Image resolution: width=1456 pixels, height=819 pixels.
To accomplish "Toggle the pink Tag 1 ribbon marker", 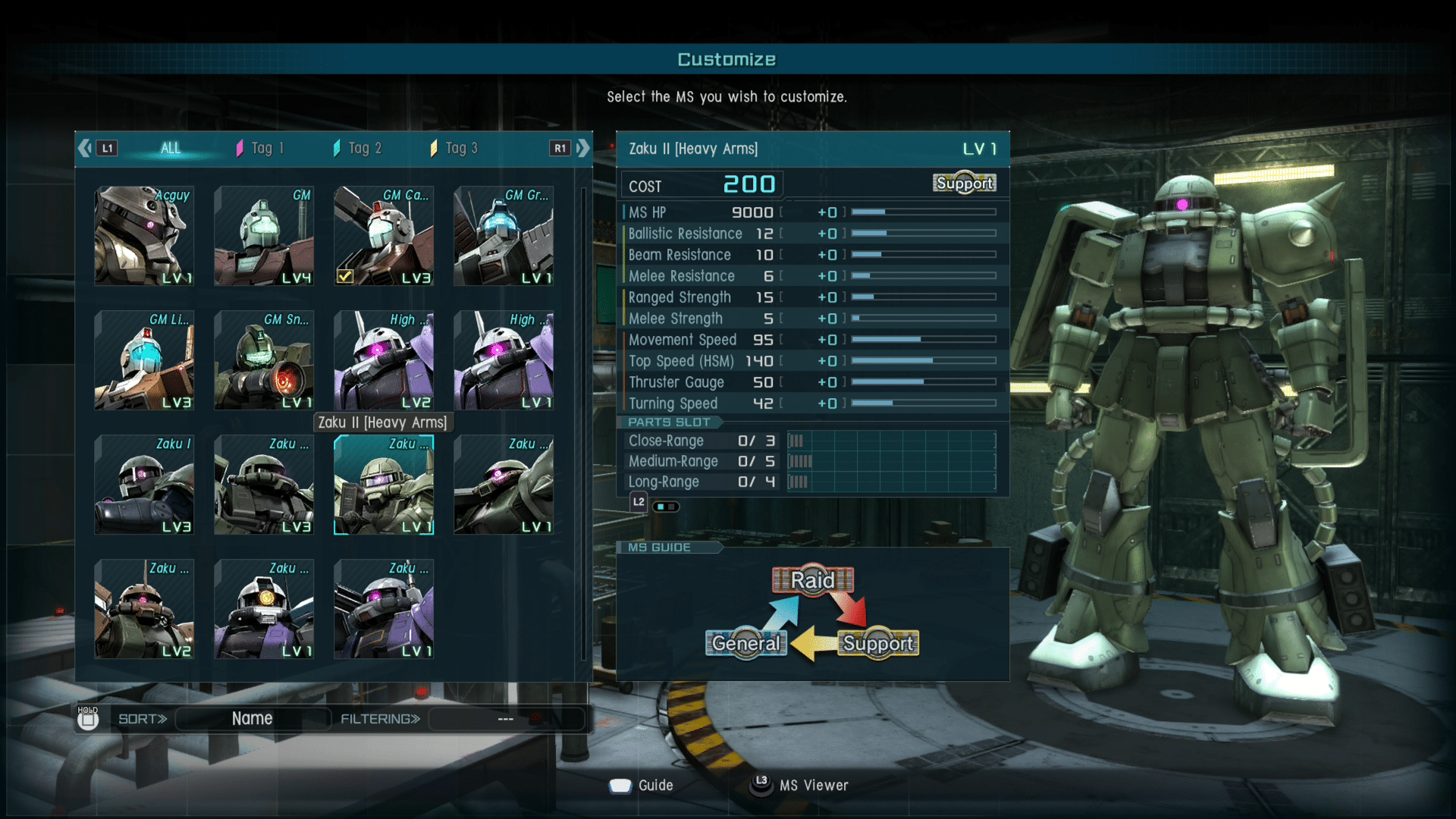I will coord(241,146).
